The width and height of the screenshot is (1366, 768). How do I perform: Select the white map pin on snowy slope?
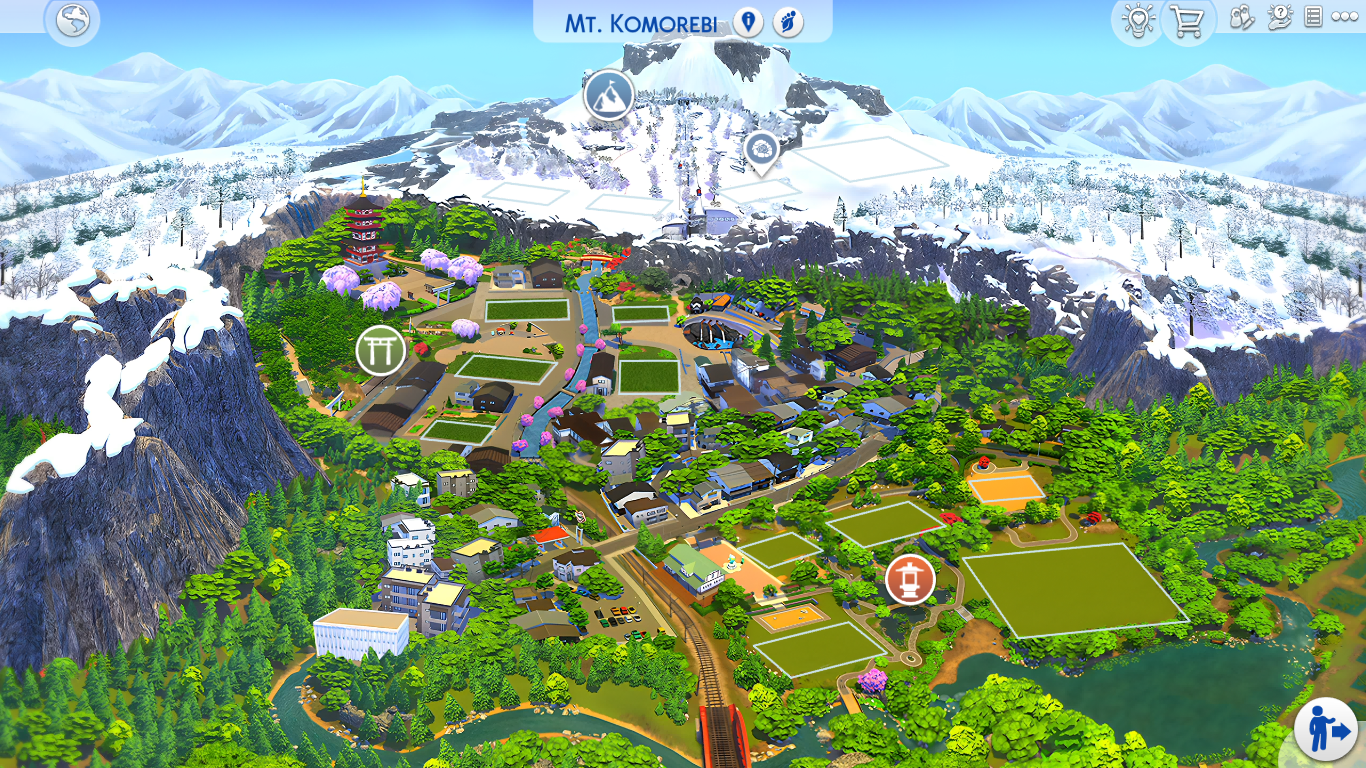pos(762,151)
